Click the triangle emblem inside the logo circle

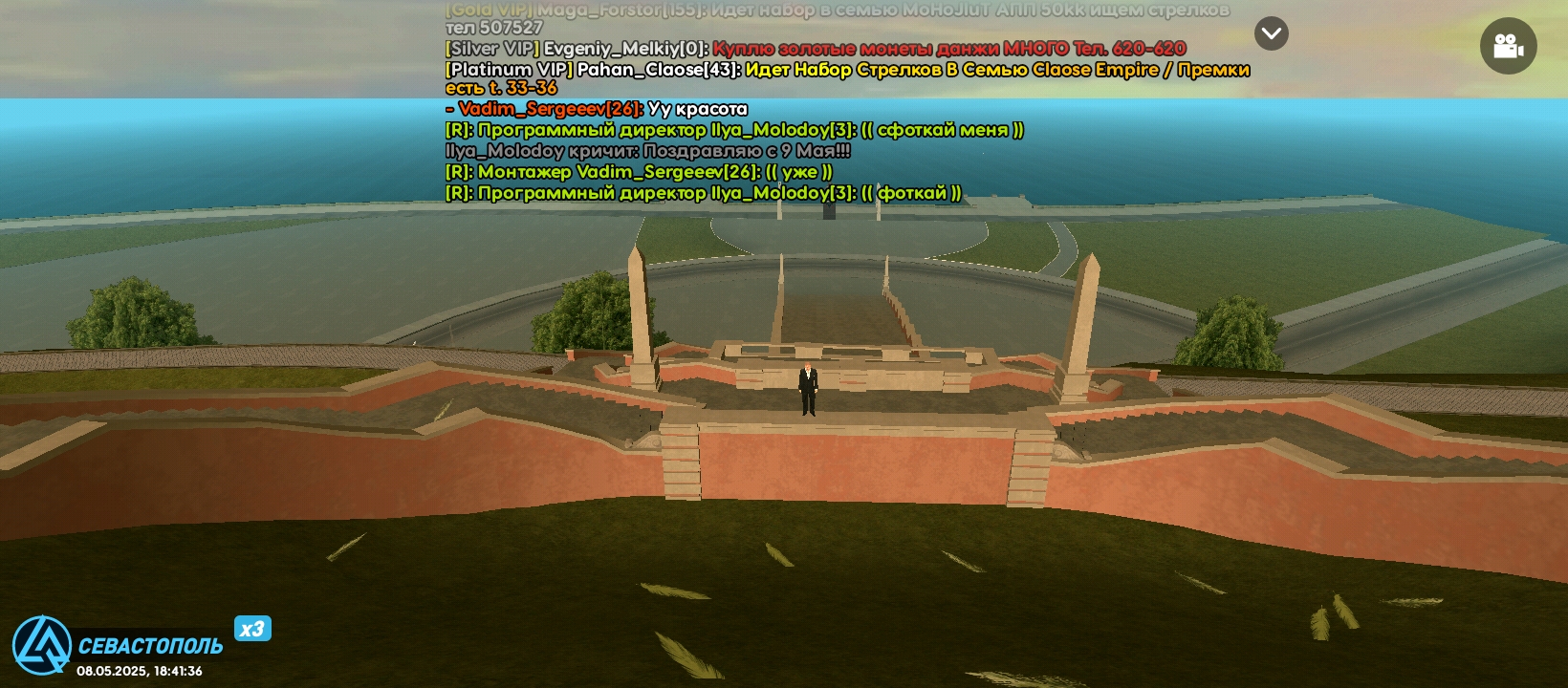[43, 643]
